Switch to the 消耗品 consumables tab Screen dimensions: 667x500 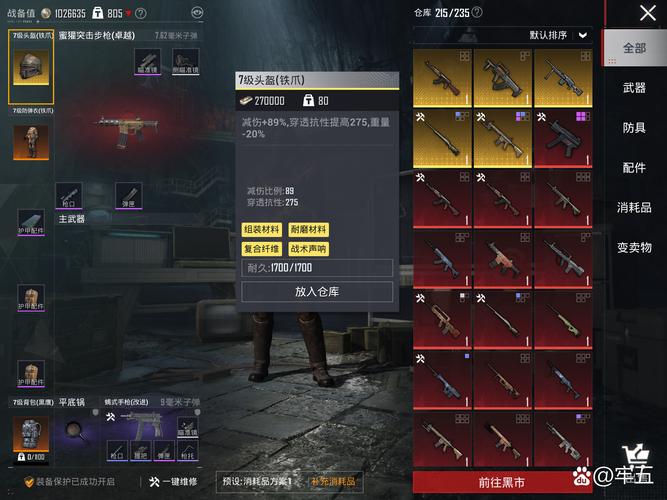pos(634,207)
